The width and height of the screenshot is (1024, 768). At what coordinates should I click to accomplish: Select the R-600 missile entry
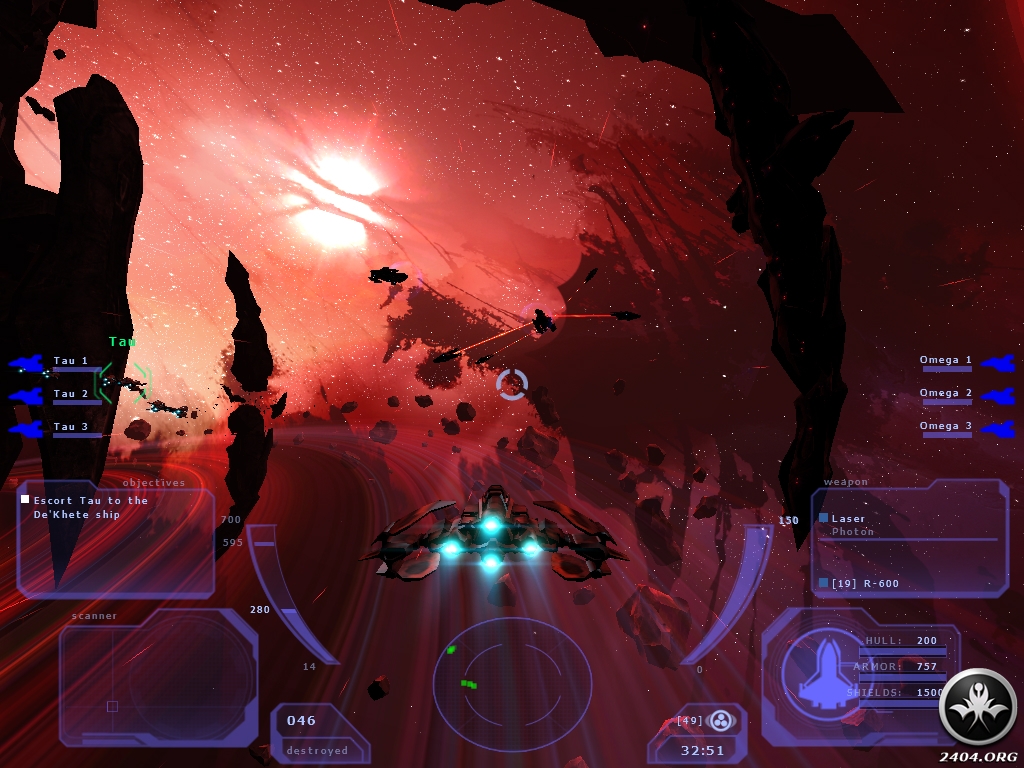(851, 583)
